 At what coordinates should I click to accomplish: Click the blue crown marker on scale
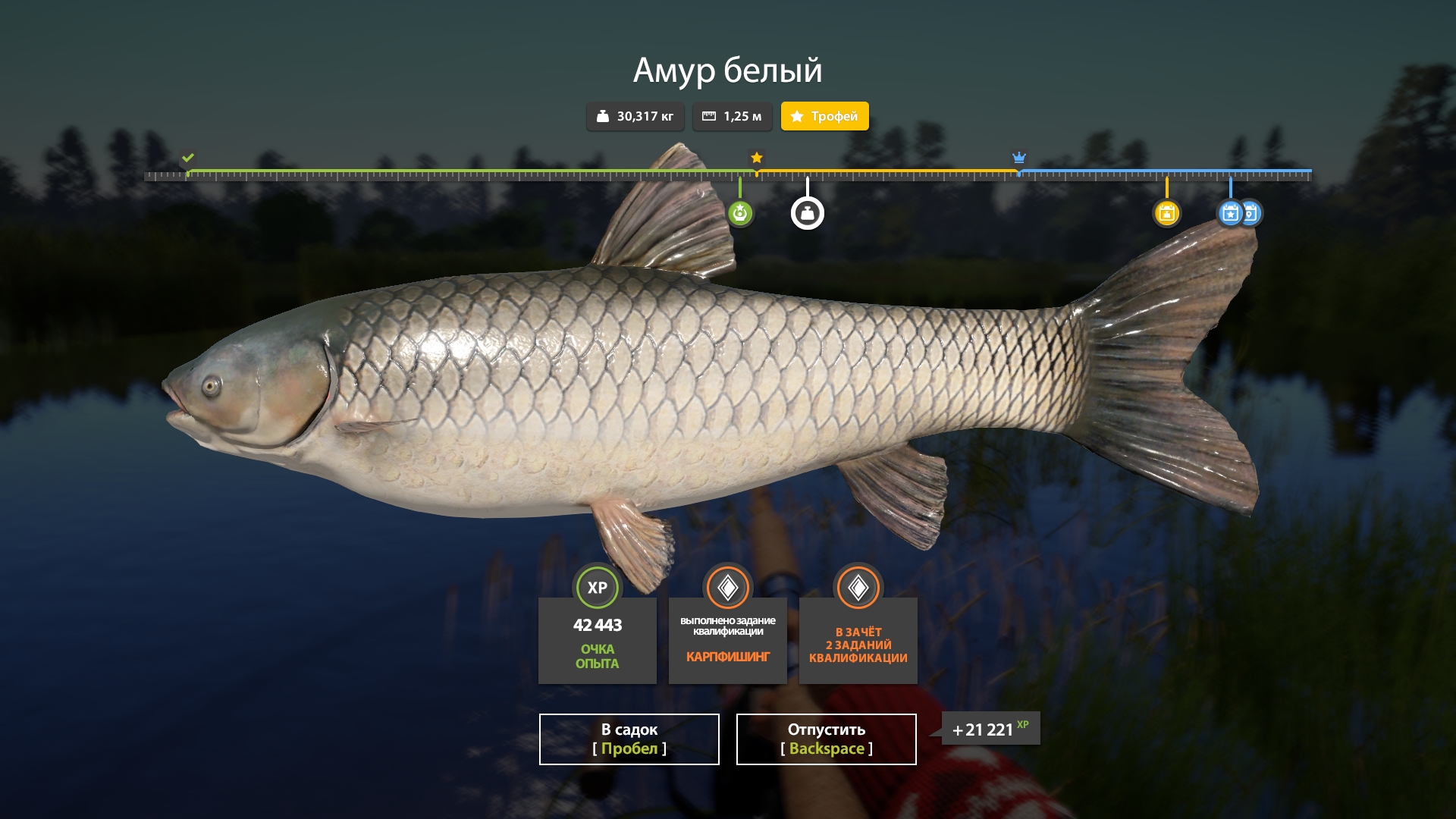point(1019,158)
